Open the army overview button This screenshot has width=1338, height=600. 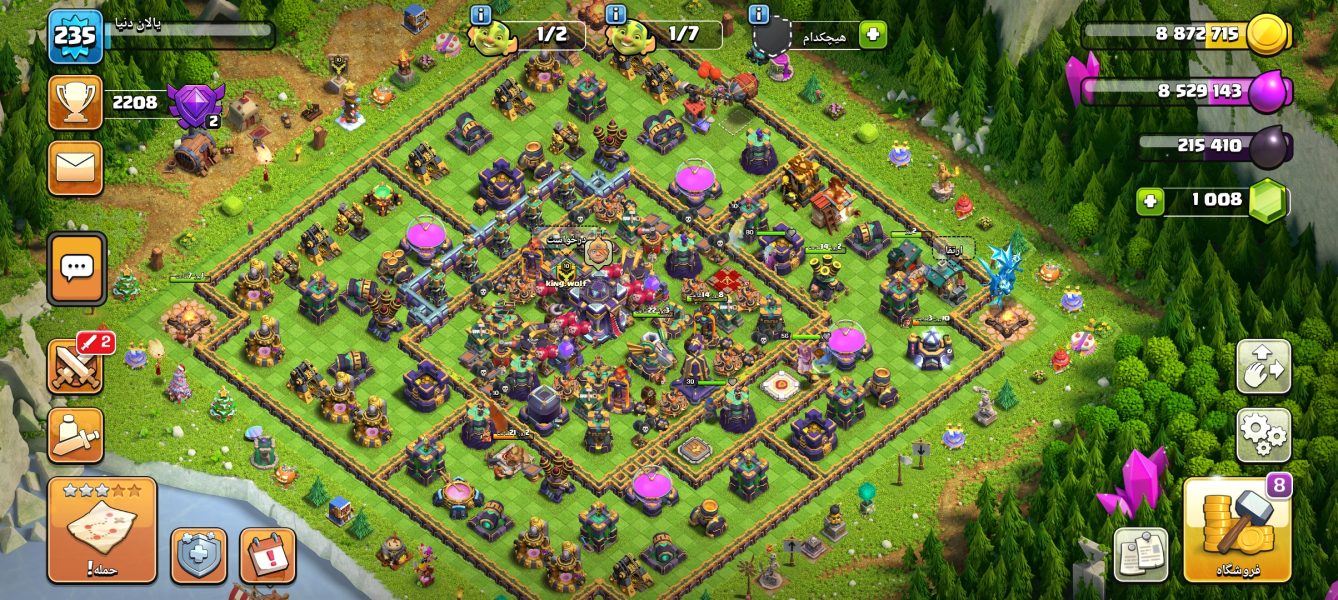[x=75, y=435]
